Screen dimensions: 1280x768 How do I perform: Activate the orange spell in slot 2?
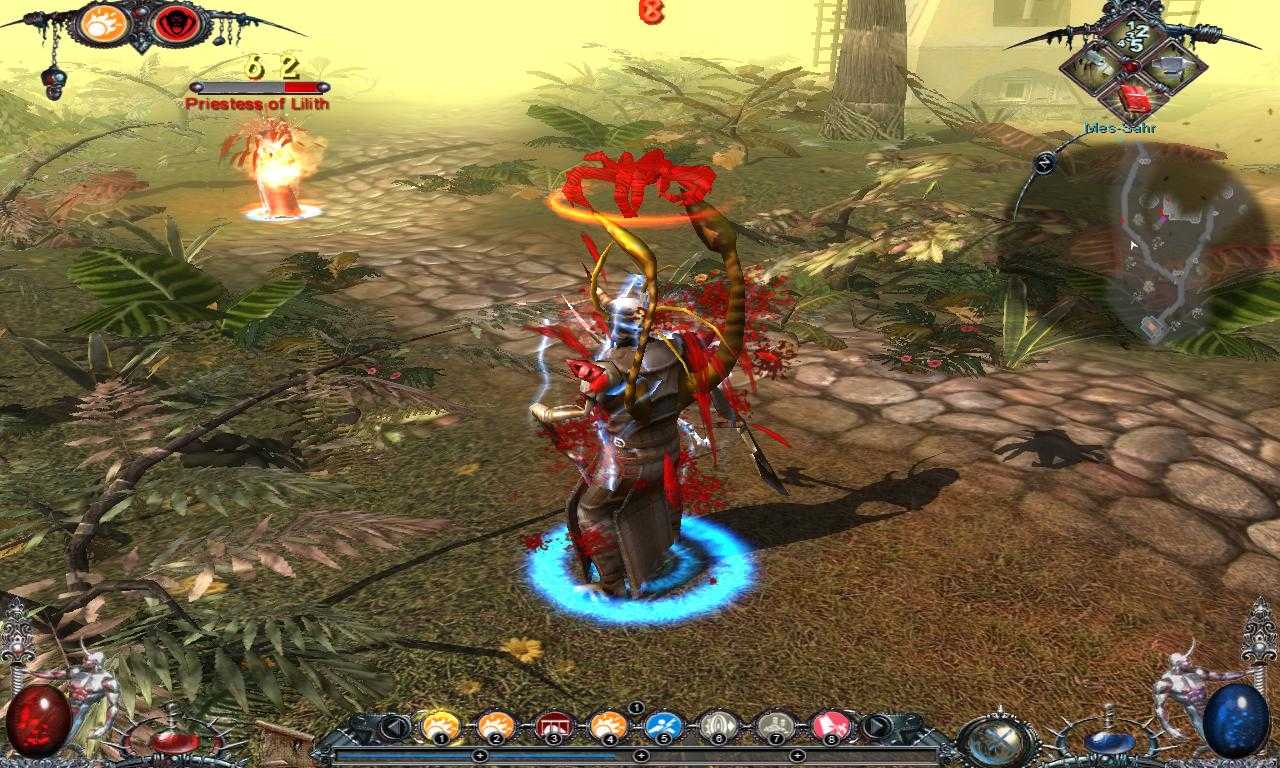[x=496, y=725]
